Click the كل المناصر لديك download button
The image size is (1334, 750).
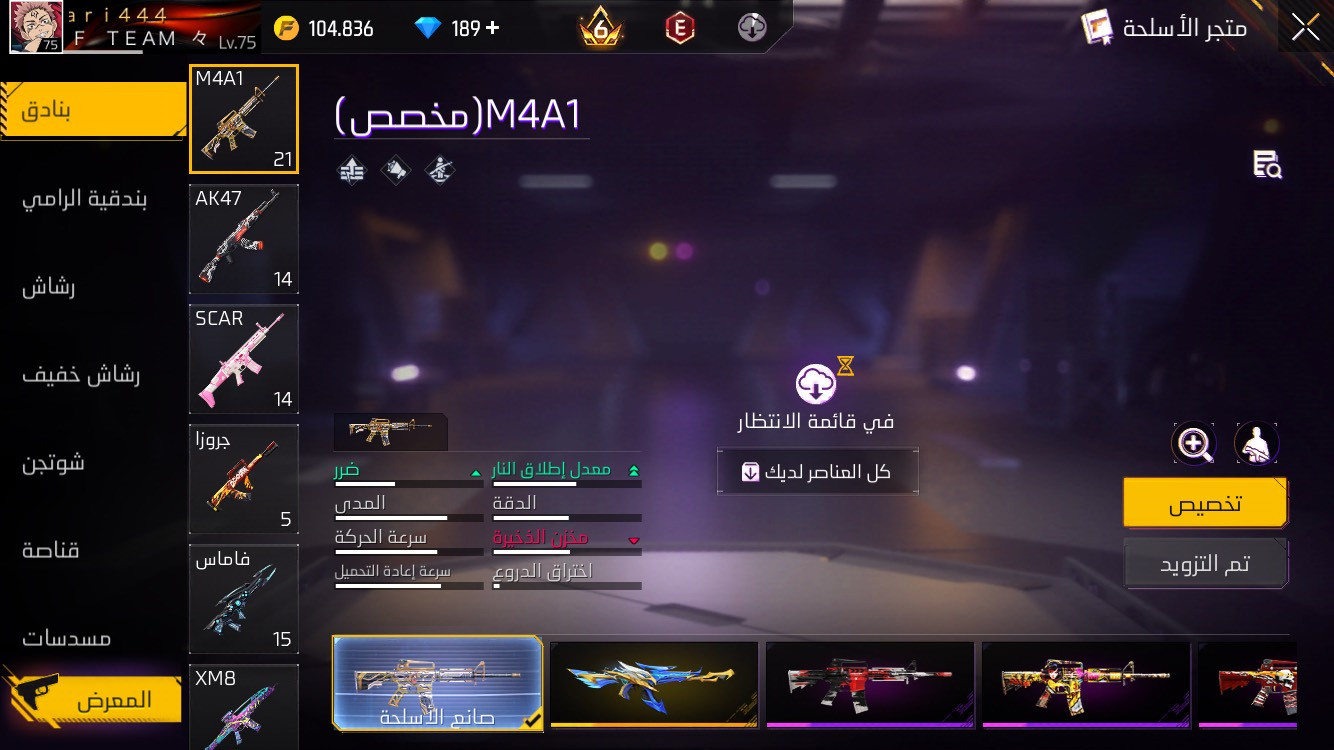pyautogui.click(x=817, y=472)
